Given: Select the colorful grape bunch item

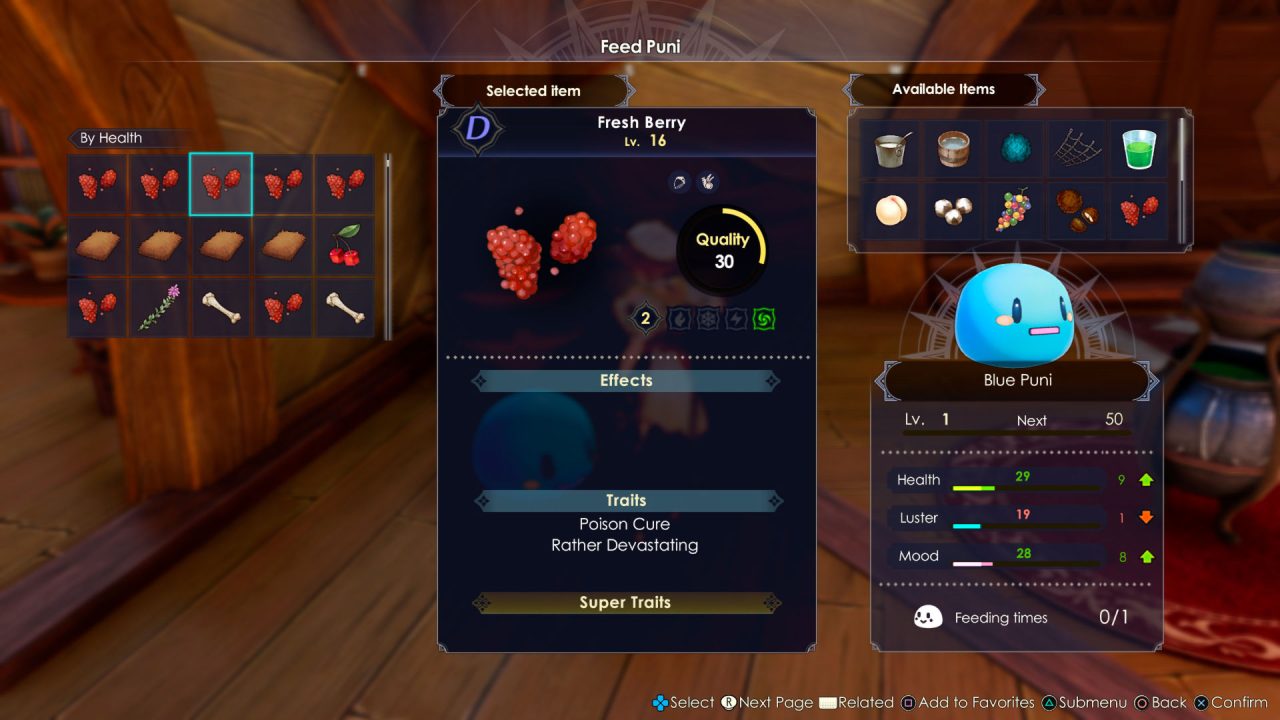Looking at the screenshot, I should click(1014, 211).
